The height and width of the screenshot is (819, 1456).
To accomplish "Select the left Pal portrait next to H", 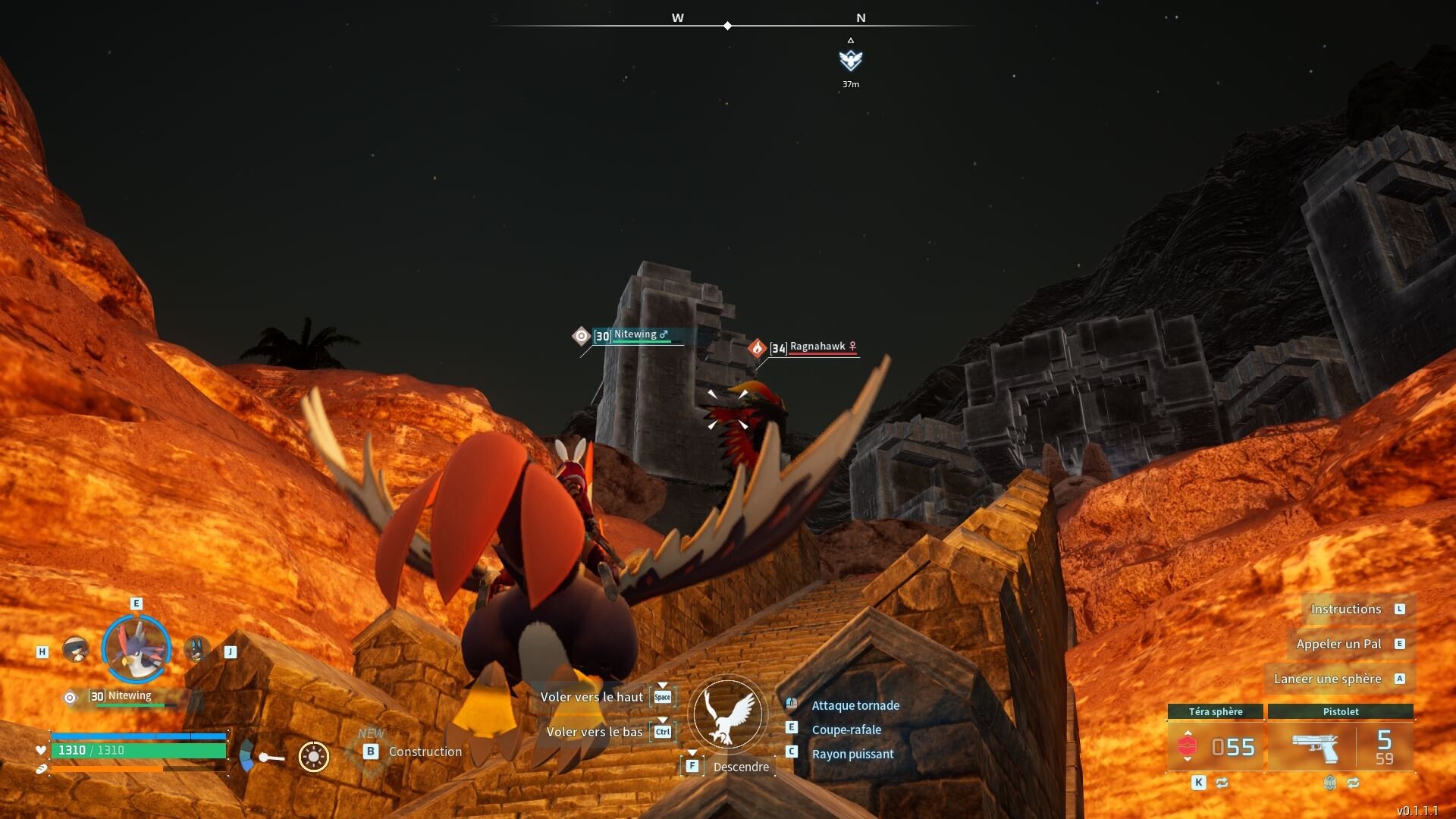I will point(76,648).
